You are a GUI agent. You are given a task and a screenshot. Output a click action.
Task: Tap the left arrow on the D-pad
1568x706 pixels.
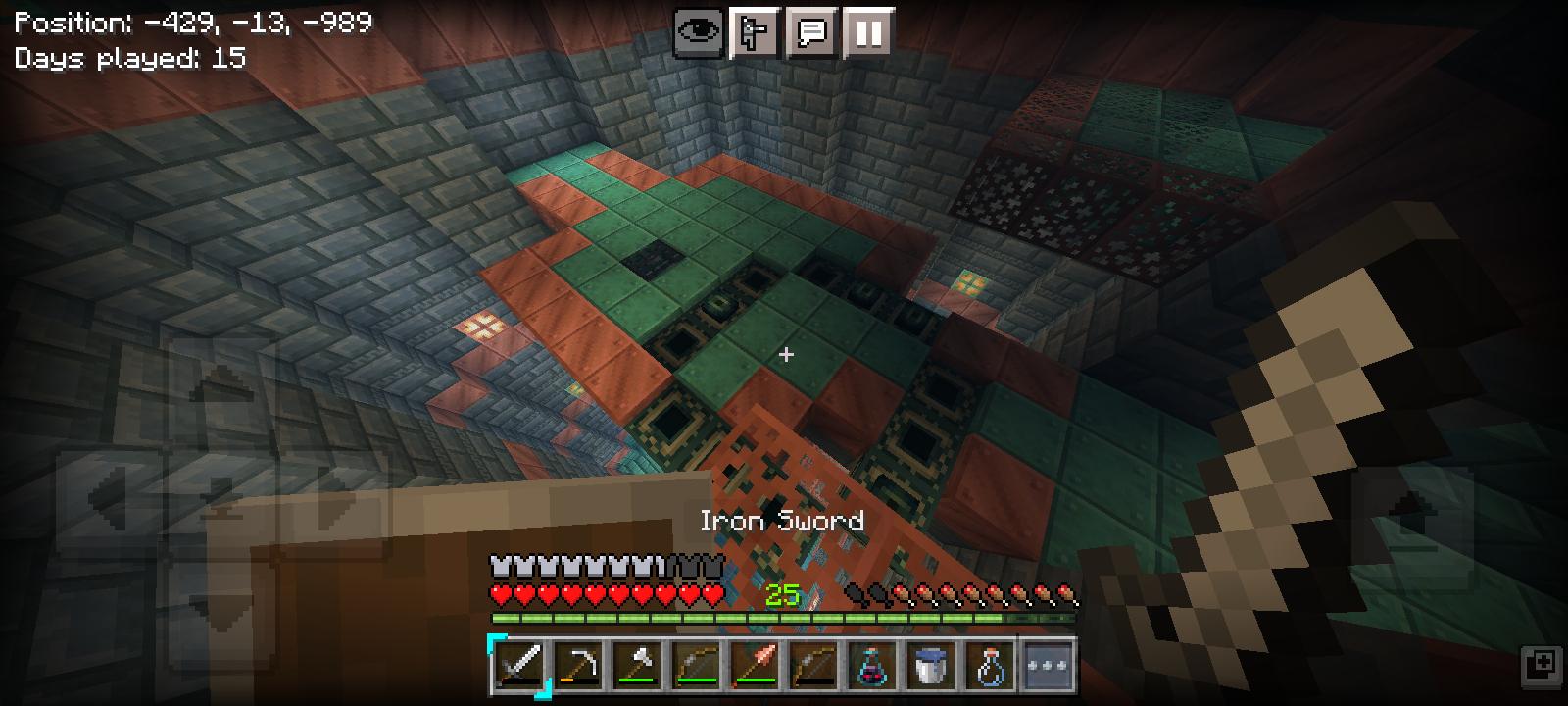[108, 495]
